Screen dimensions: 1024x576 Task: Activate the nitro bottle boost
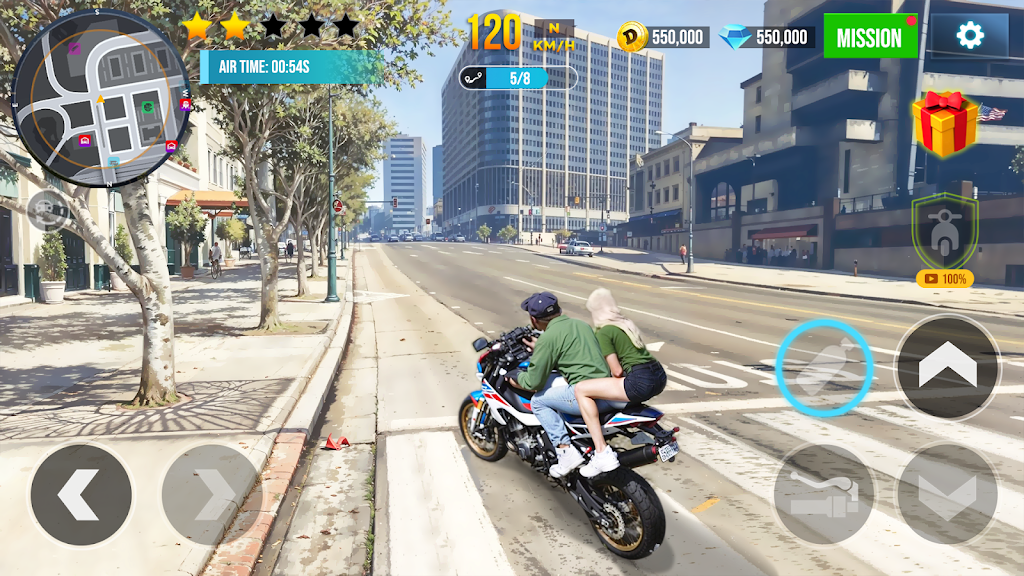[825, 369]
